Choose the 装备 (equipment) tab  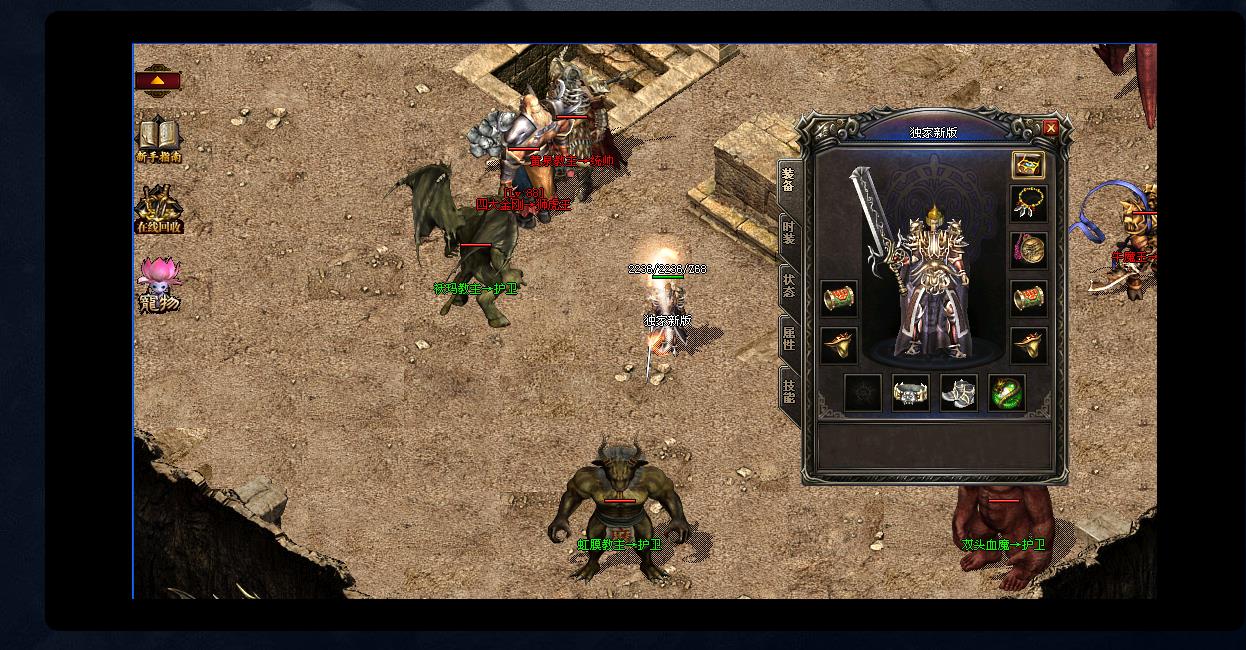(789, 182)
